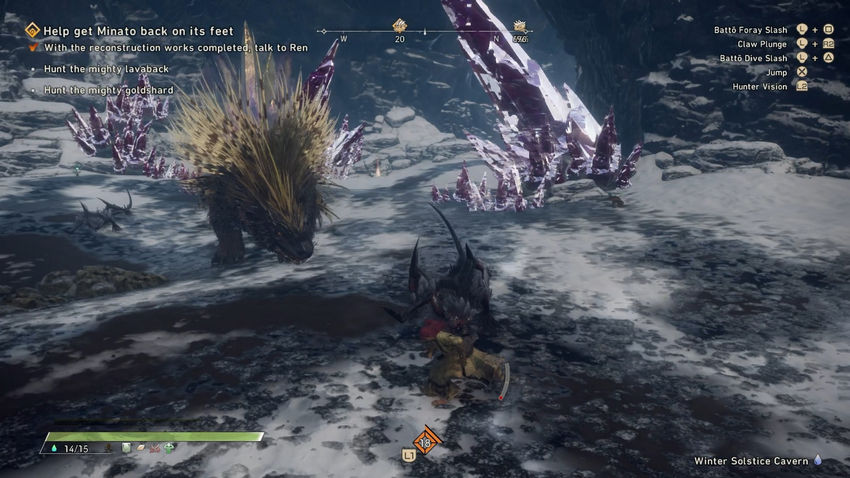Open the Help get Minato quest tracker
850x478 pixels.
point(138,31)
